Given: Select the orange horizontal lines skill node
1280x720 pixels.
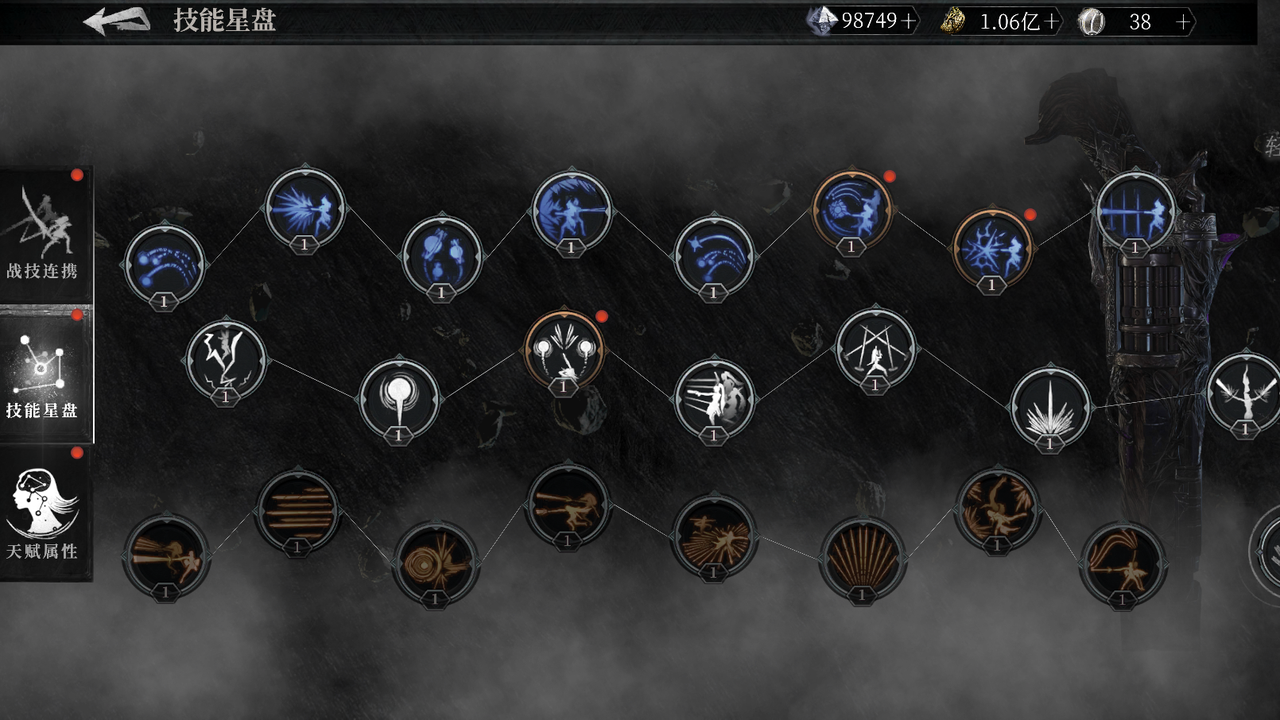Looking at the screenshot, I should 297,510.
